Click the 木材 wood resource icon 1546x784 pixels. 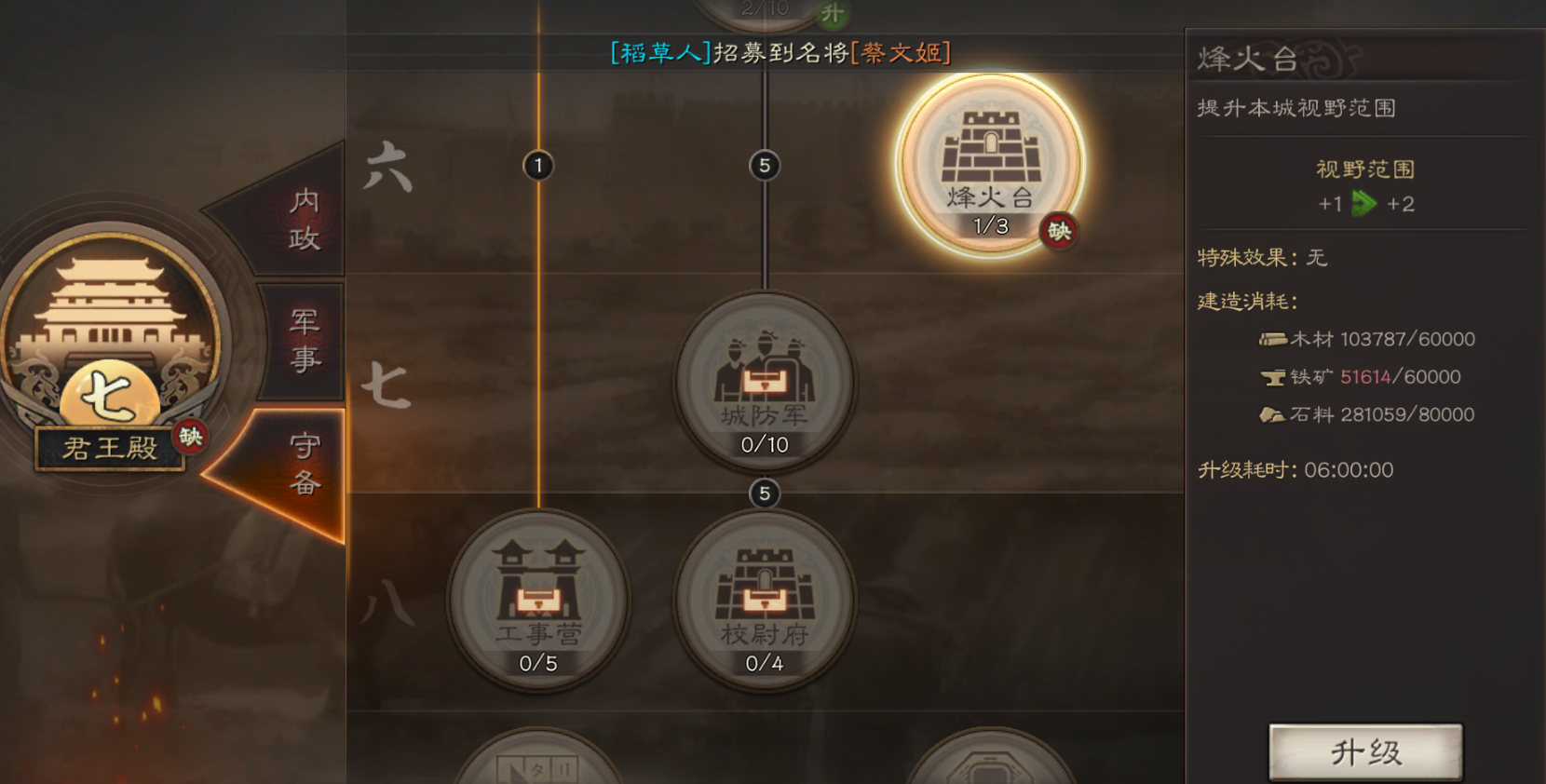(1273, 339)
